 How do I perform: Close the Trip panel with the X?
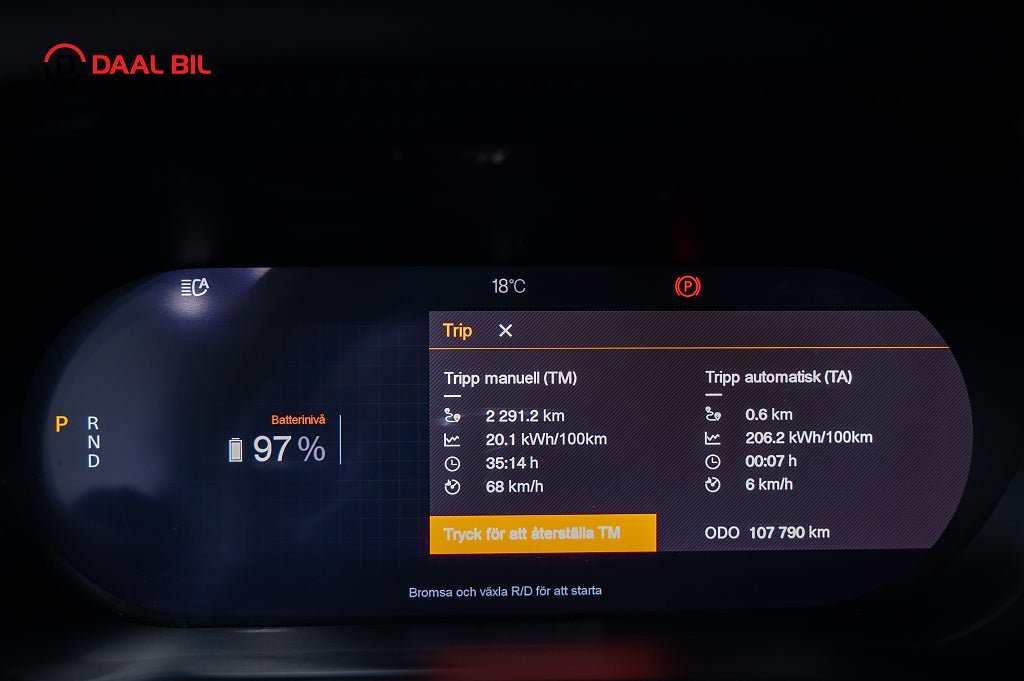[x=506, y=331]
